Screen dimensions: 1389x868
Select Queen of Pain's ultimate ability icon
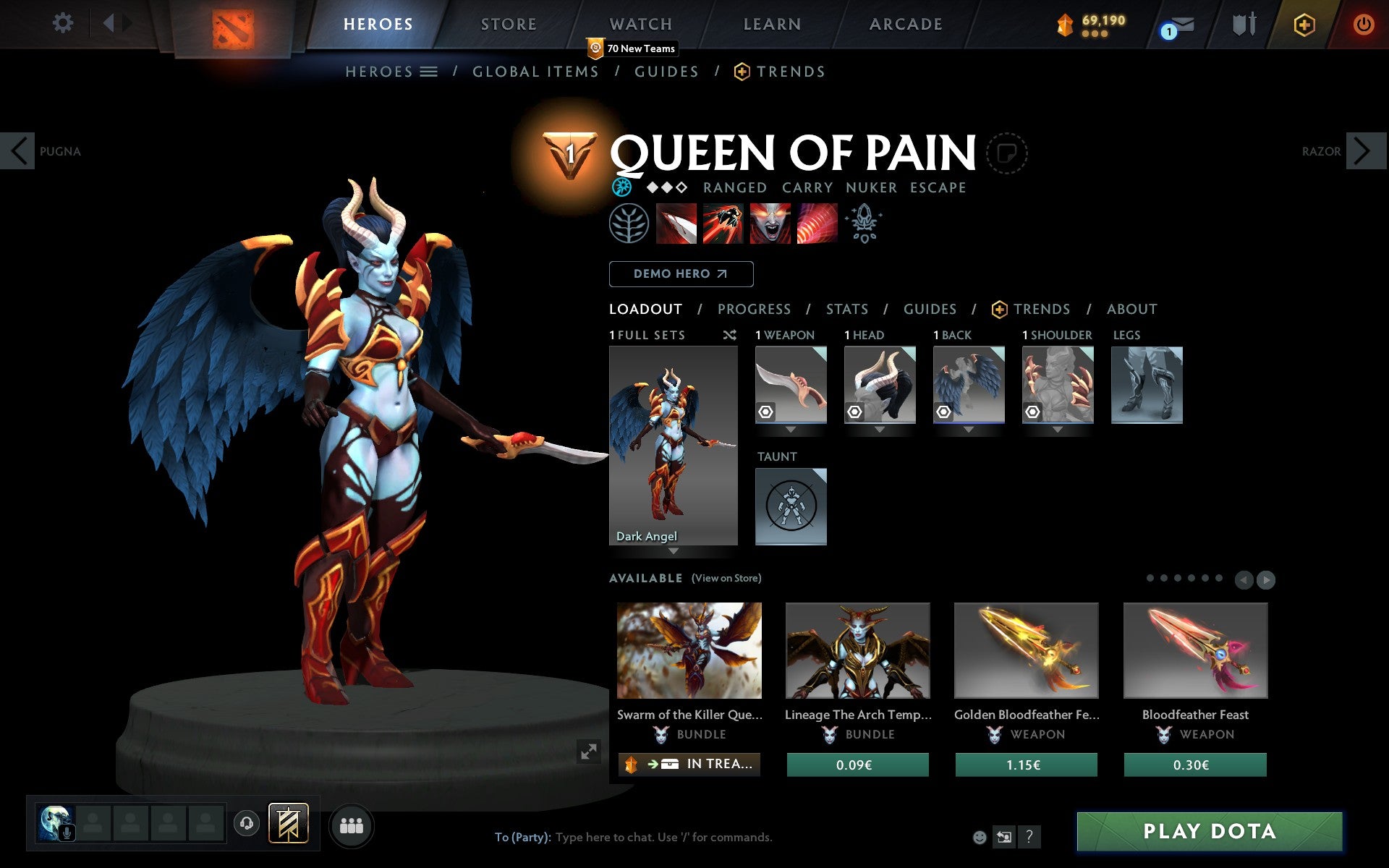(x=816, y=224)
